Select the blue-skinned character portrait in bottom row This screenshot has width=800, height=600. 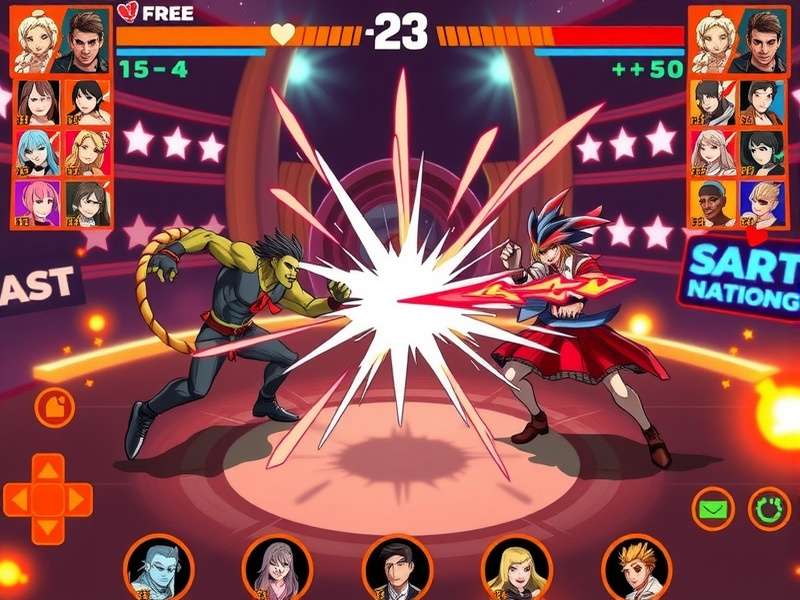click(157, 567)
